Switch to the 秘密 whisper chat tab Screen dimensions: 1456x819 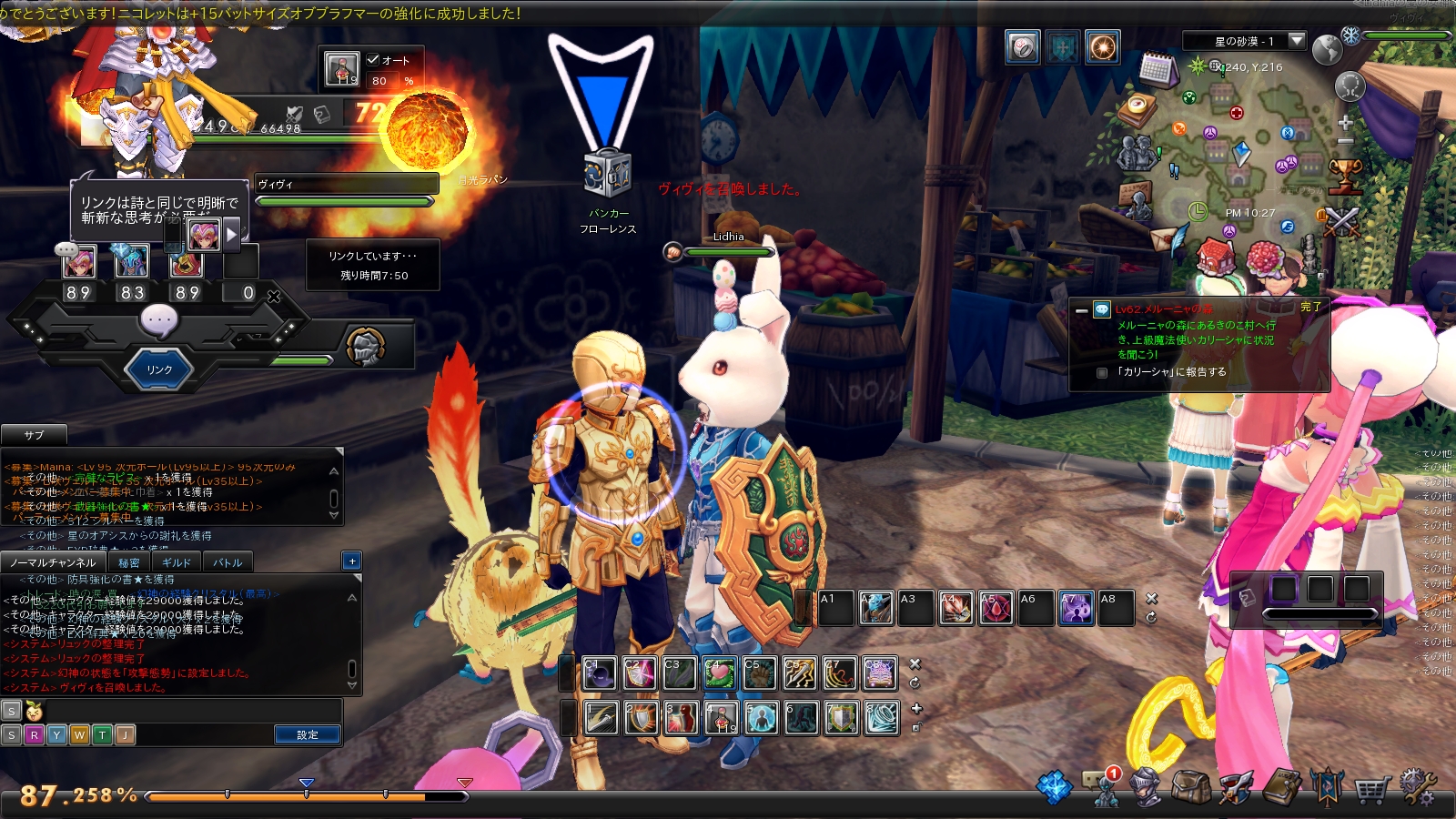(129, 562)
